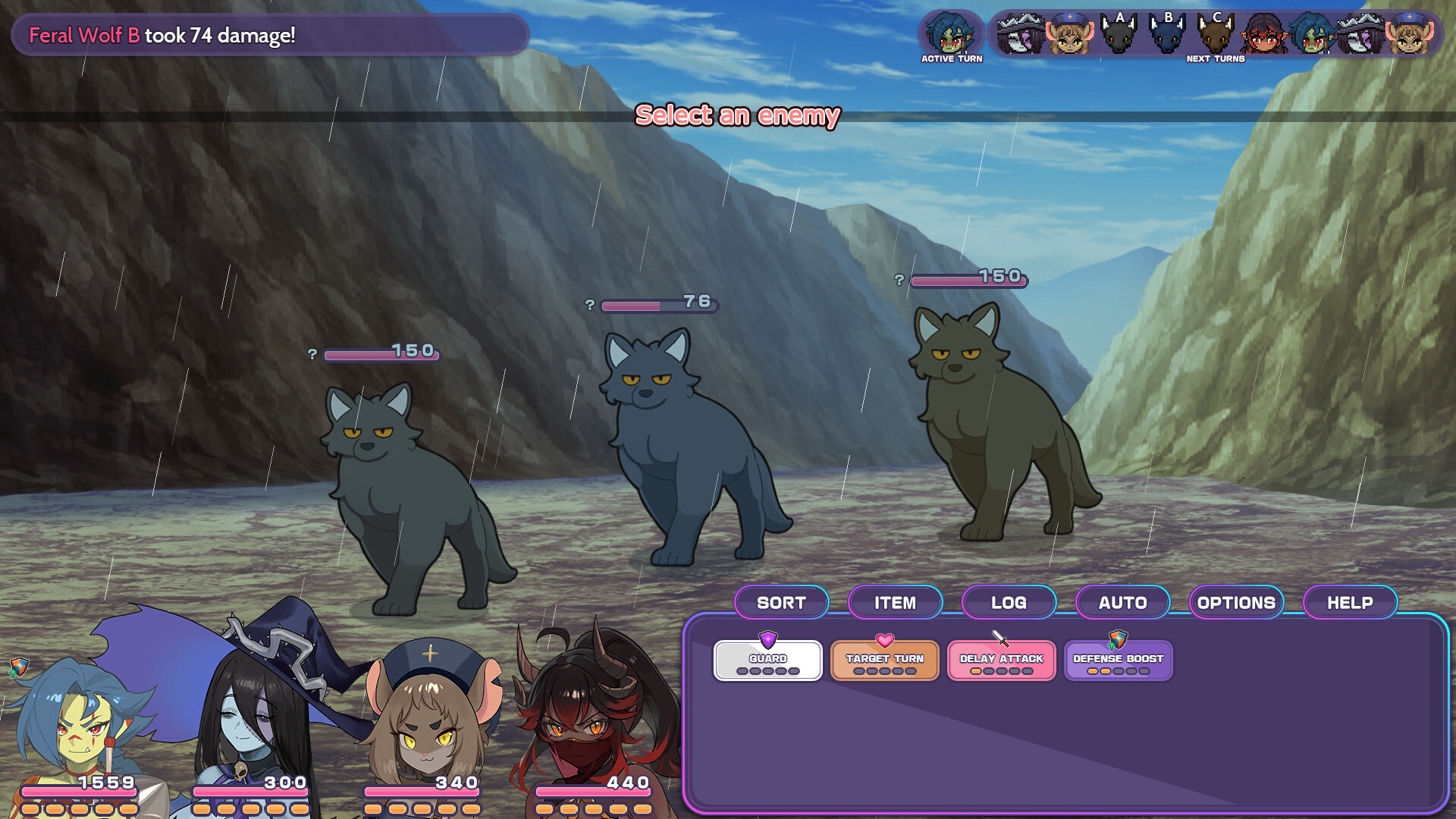This screenshot has height=819, width=1456.
Task: Choose the Delay Attack sword icon skill
Action: [x=1000, y=658]
